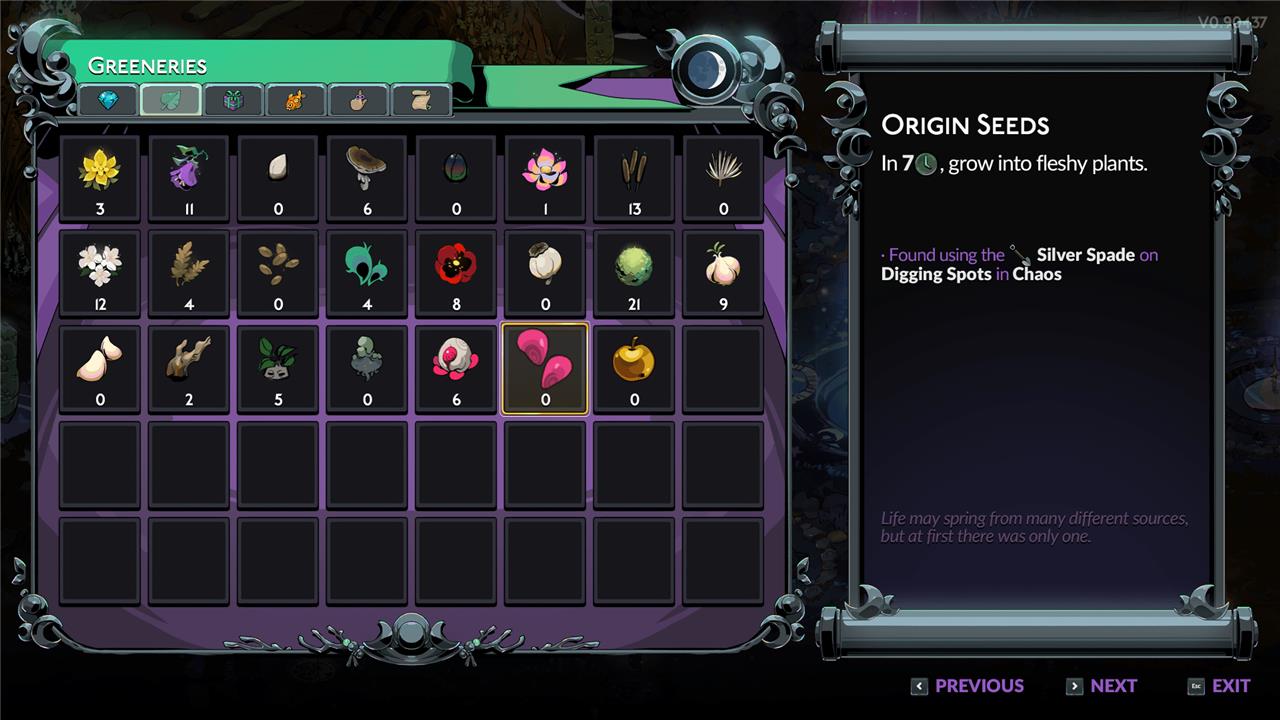Select the green leaf Greeneries tab
The height and width of the screenshot is (720, 1280).
coord(171,100)
